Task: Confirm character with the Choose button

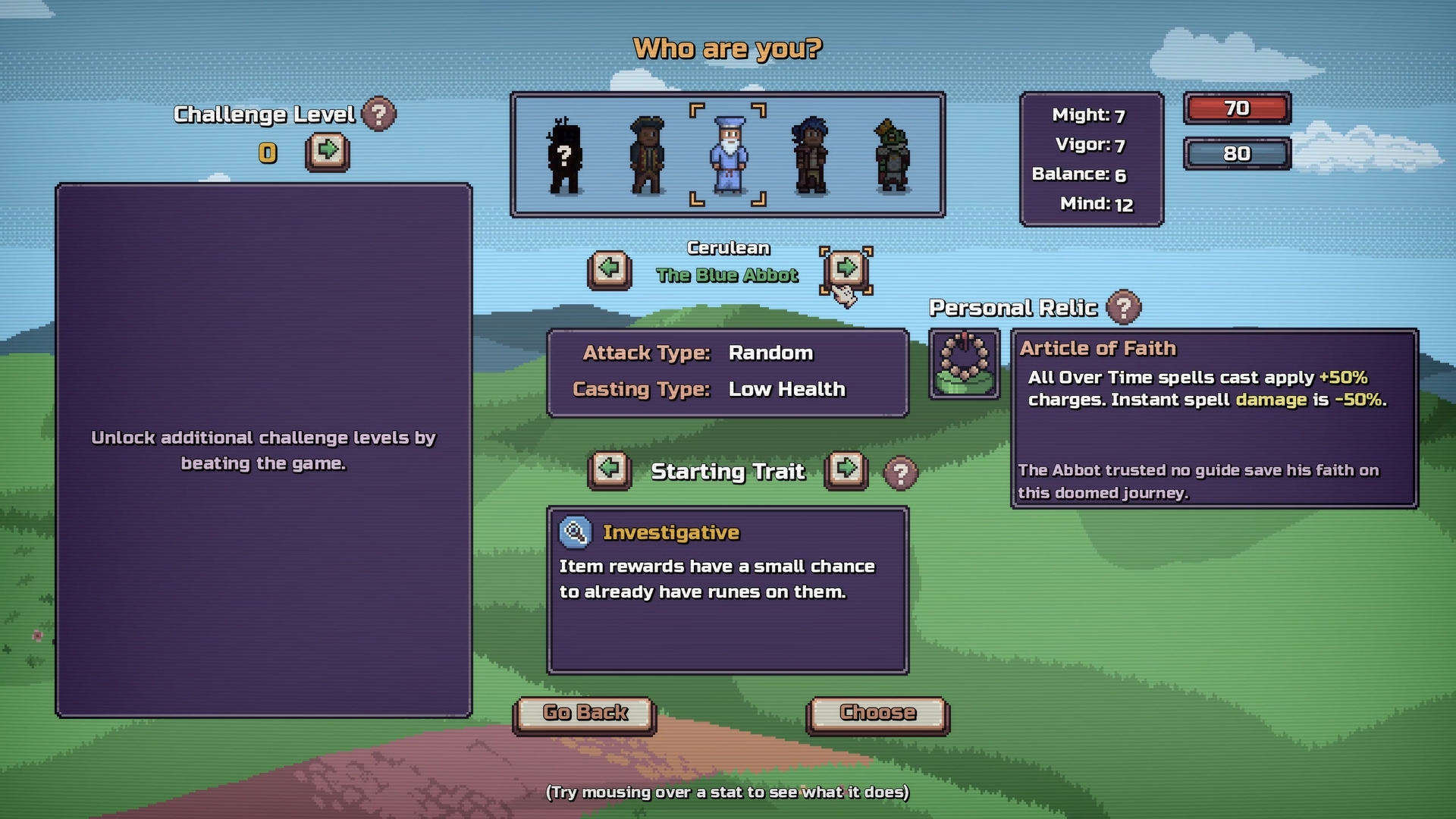Action: click(x=877, y=714)
